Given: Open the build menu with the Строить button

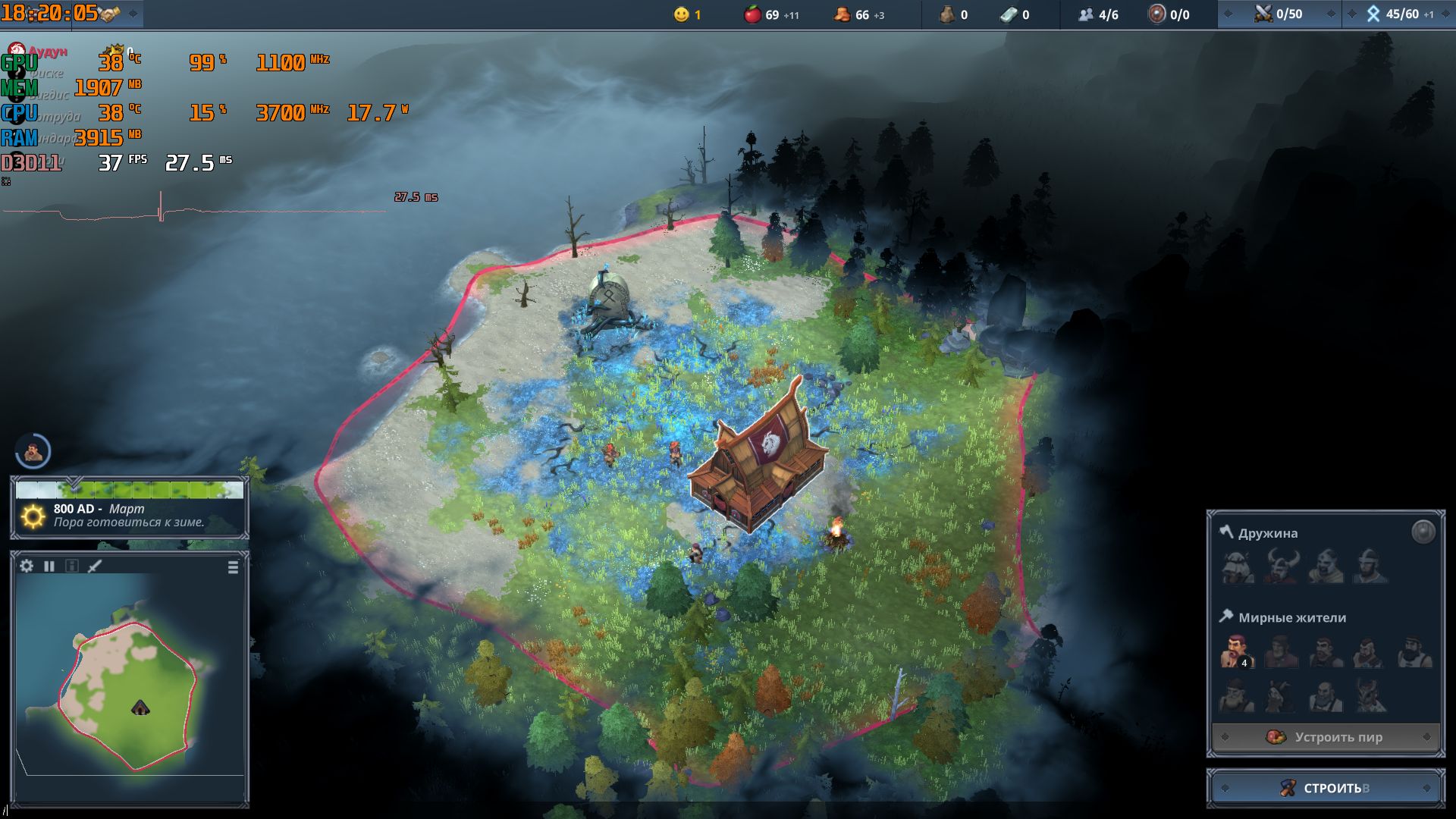Looking at the screenshot, I should click(1325, 788).
